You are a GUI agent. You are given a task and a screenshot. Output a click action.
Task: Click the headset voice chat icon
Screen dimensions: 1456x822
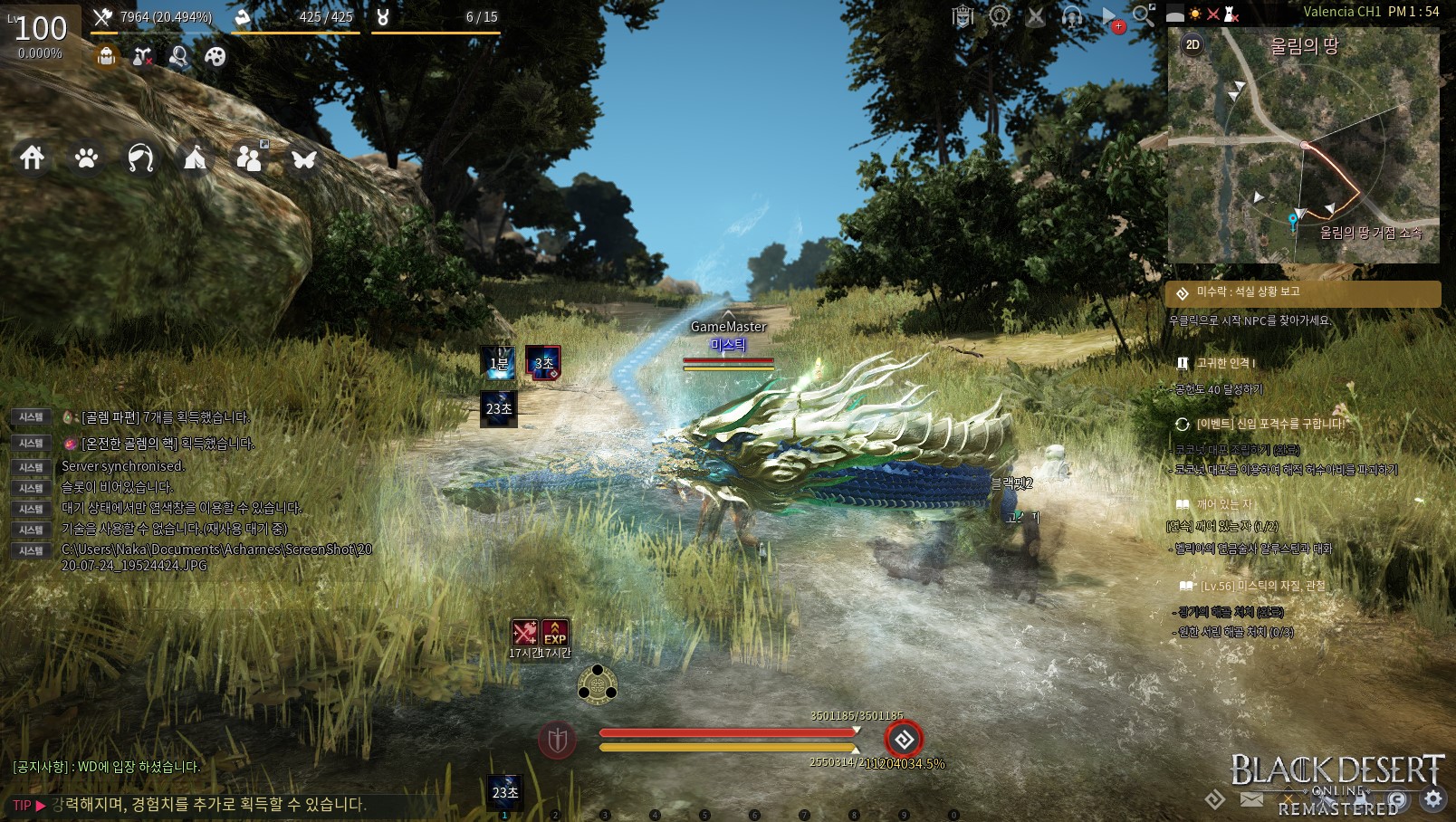tap(1071, 15)
